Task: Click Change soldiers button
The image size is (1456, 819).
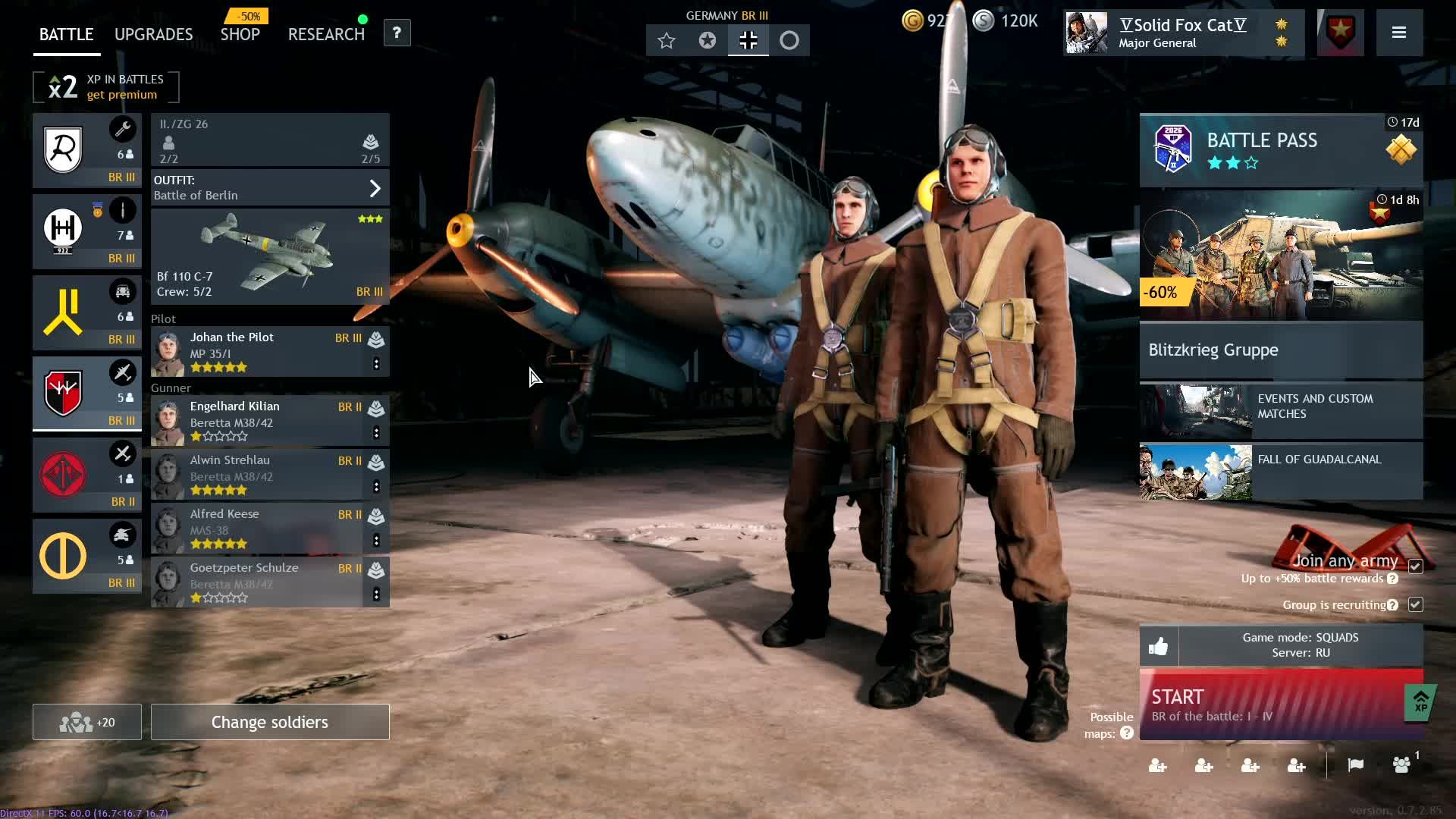Action: [270, 722]
